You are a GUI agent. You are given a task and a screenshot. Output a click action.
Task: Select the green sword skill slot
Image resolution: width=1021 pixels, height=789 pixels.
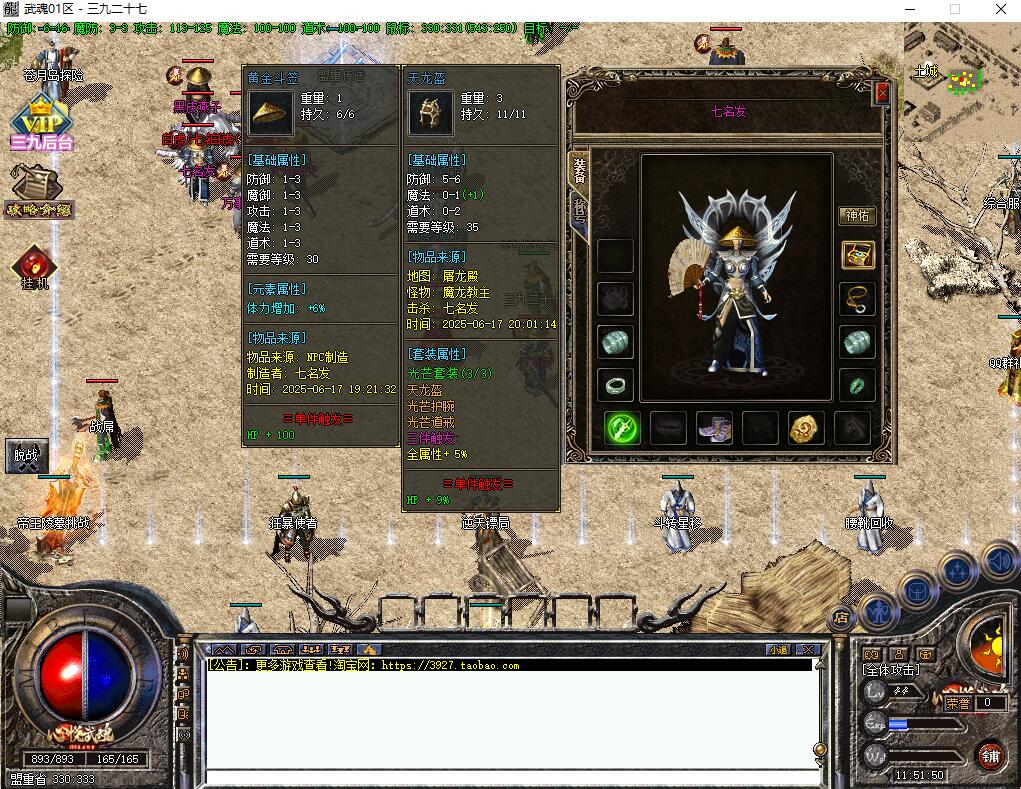tap(622, 428)
